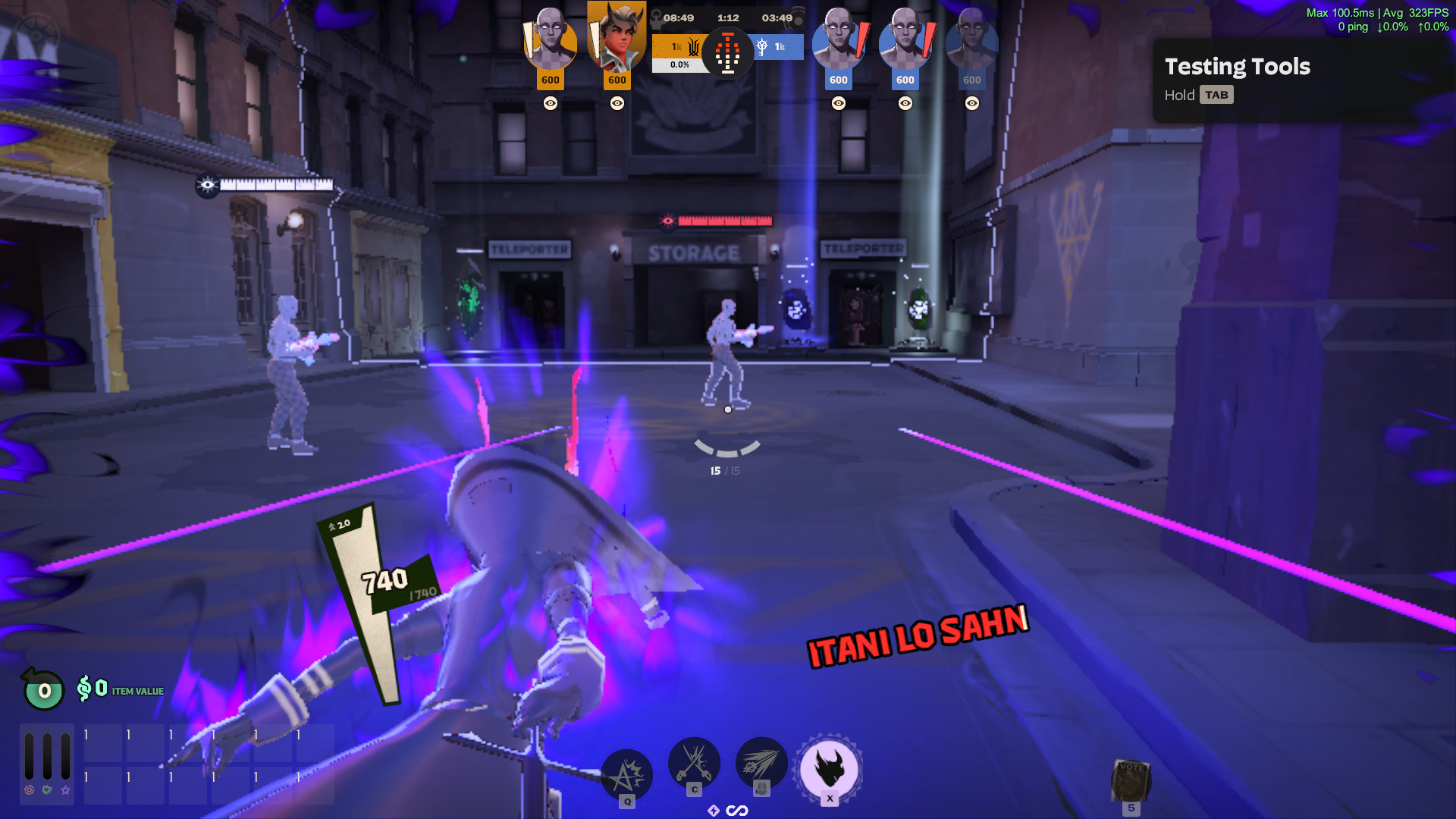1456x819 pixels.
Task: Toggle the eye icon under the dimmed portrait
Action: point(972,103)
